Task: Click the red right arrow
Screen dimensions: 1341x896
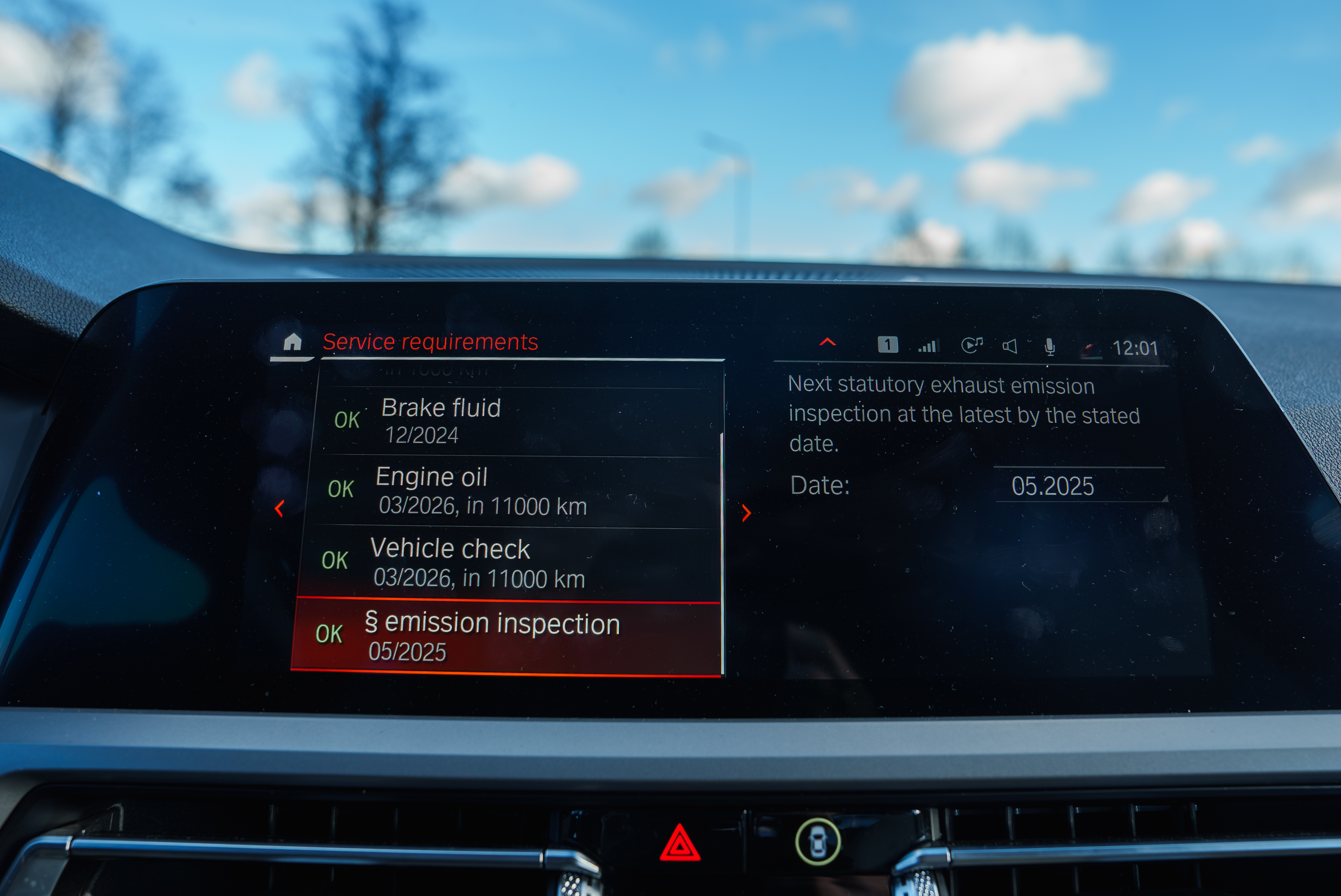Action: pyautogui.click(x=746, y=513)
